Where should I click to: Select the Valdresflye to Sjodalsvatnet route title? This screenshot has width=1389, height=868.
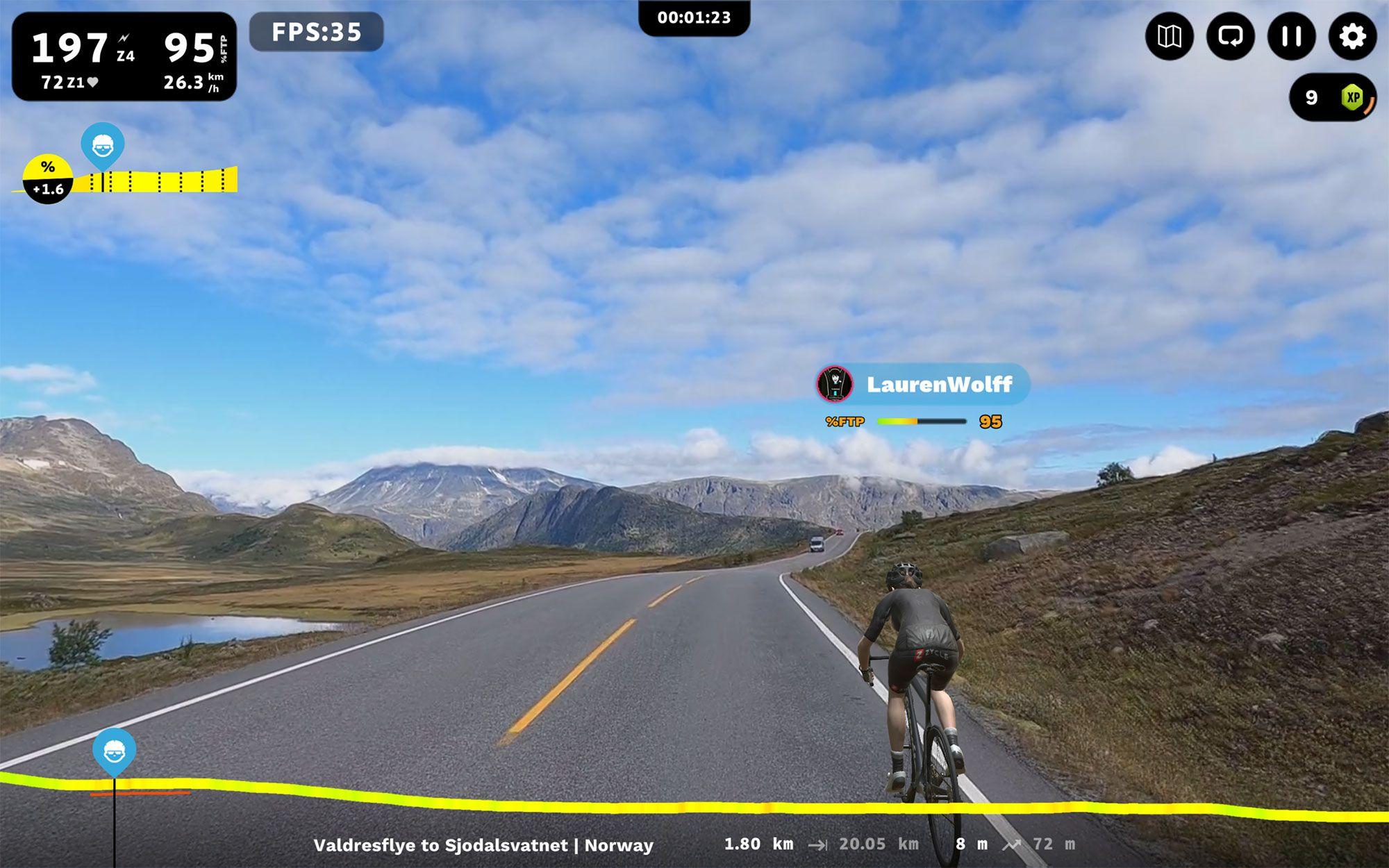[x=484, y=845]
